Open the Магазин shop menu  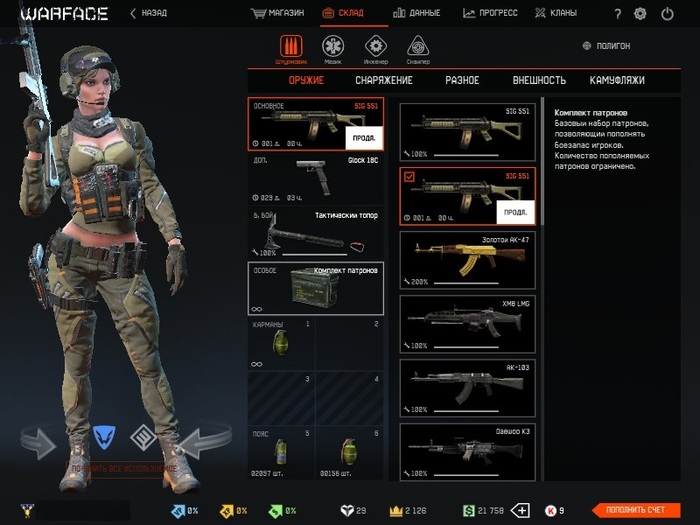tap(278, 14)
